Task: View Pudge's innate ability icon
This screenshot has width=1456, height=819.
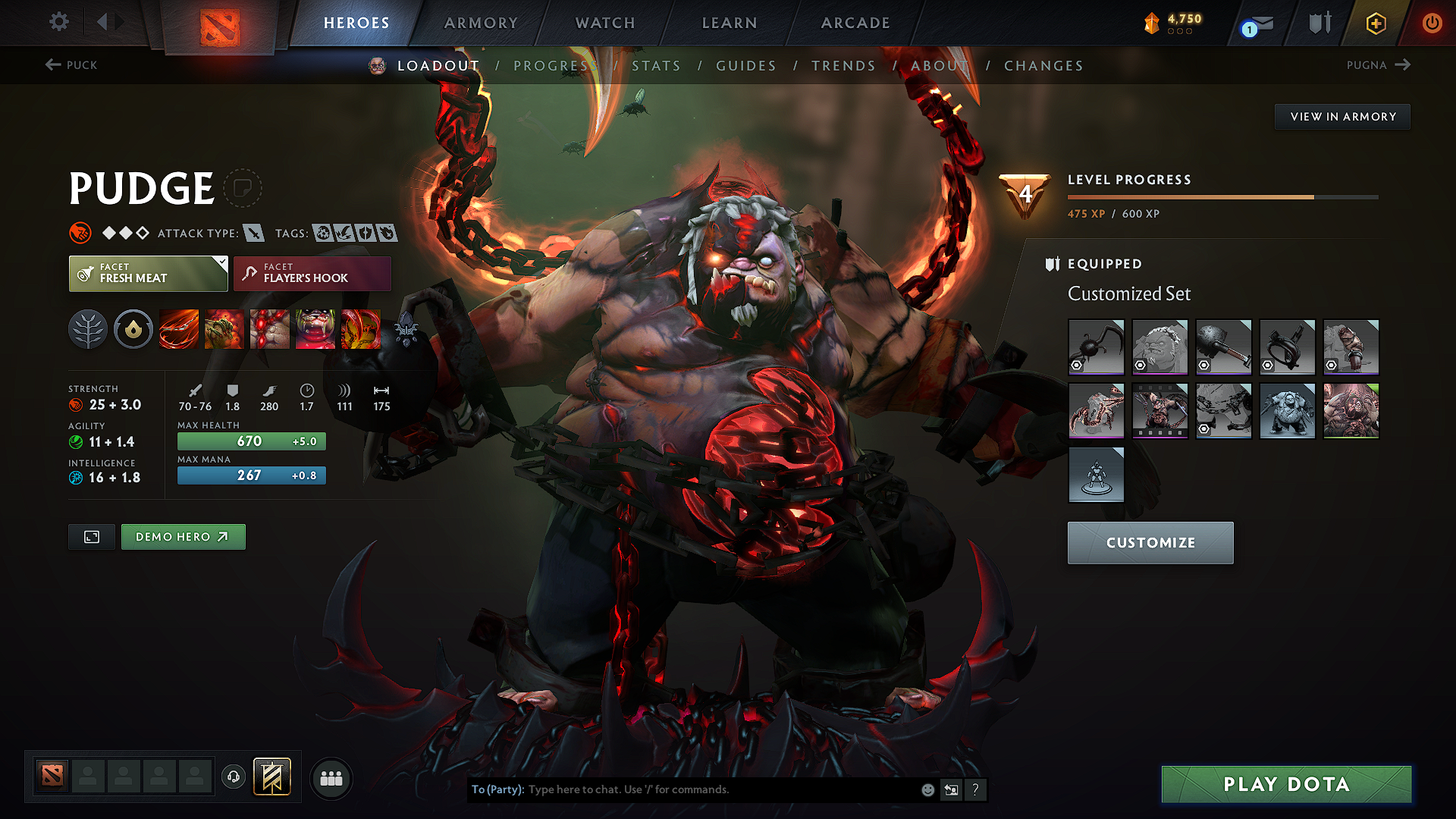Action: point(133,329)
